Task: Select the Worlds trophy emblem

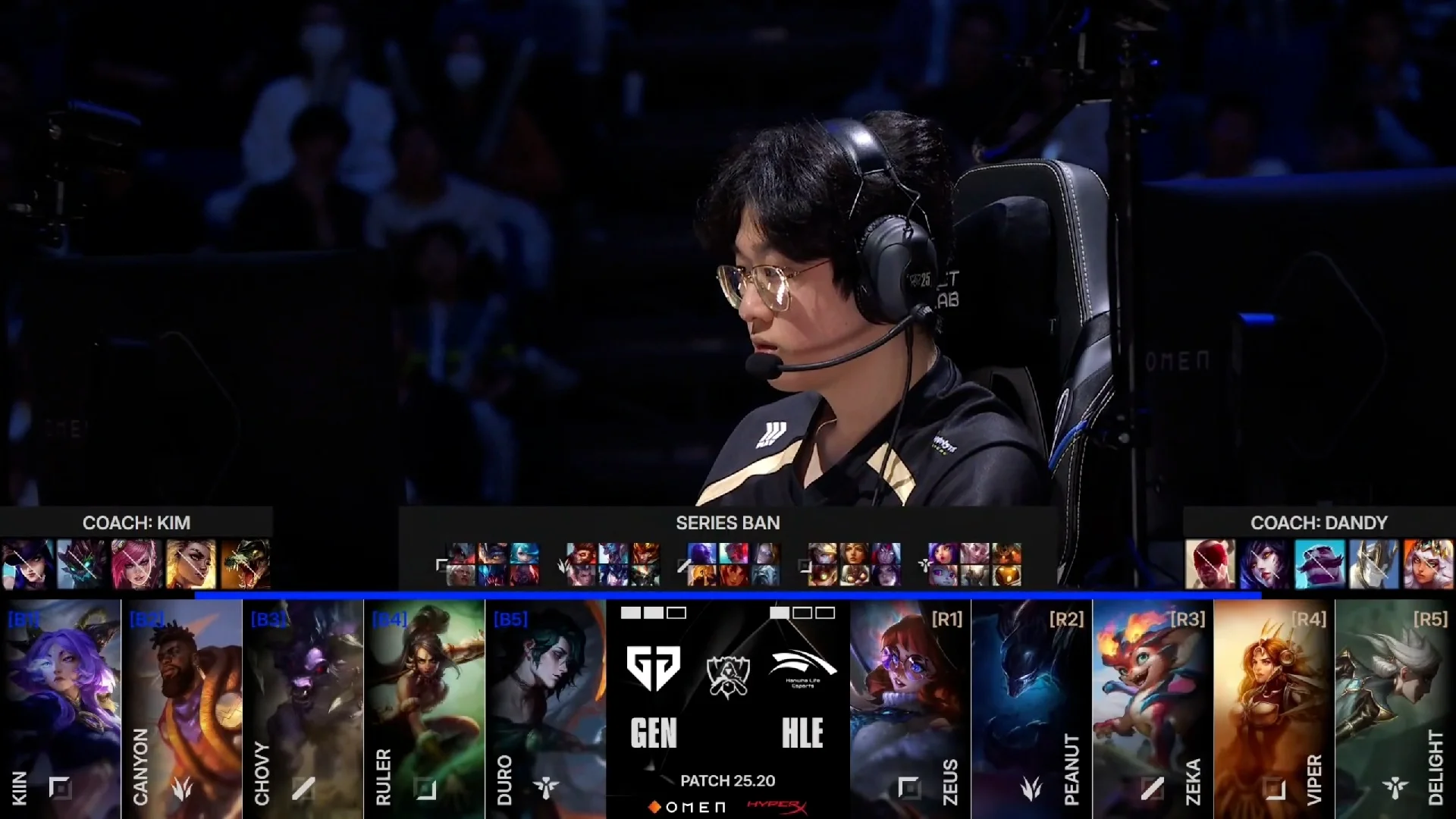Action: coord(728,675)
